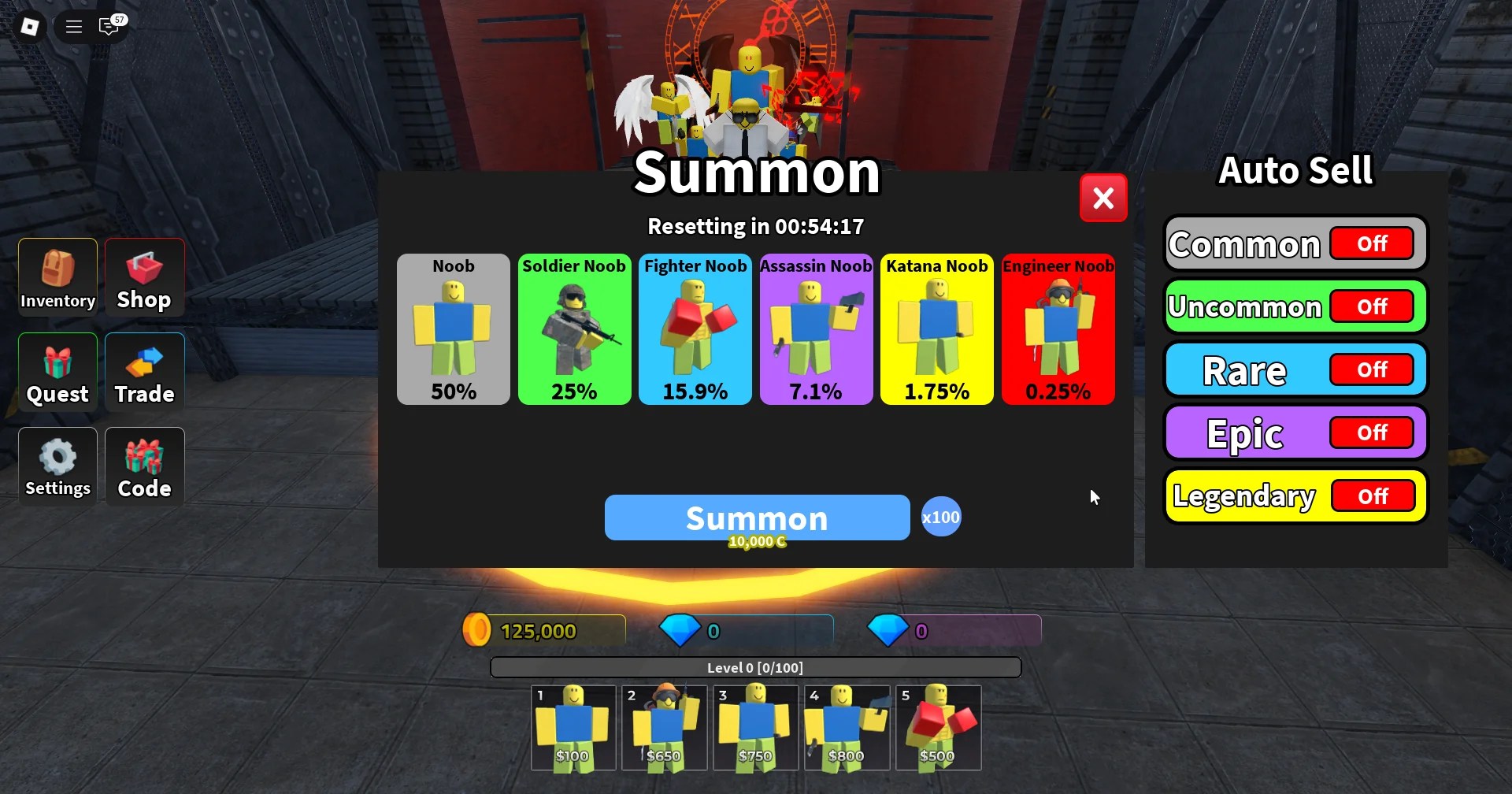Enable auto sell for Rare units
The width and height of the screenshot is (1512, 794).
tap(1372, 369)
